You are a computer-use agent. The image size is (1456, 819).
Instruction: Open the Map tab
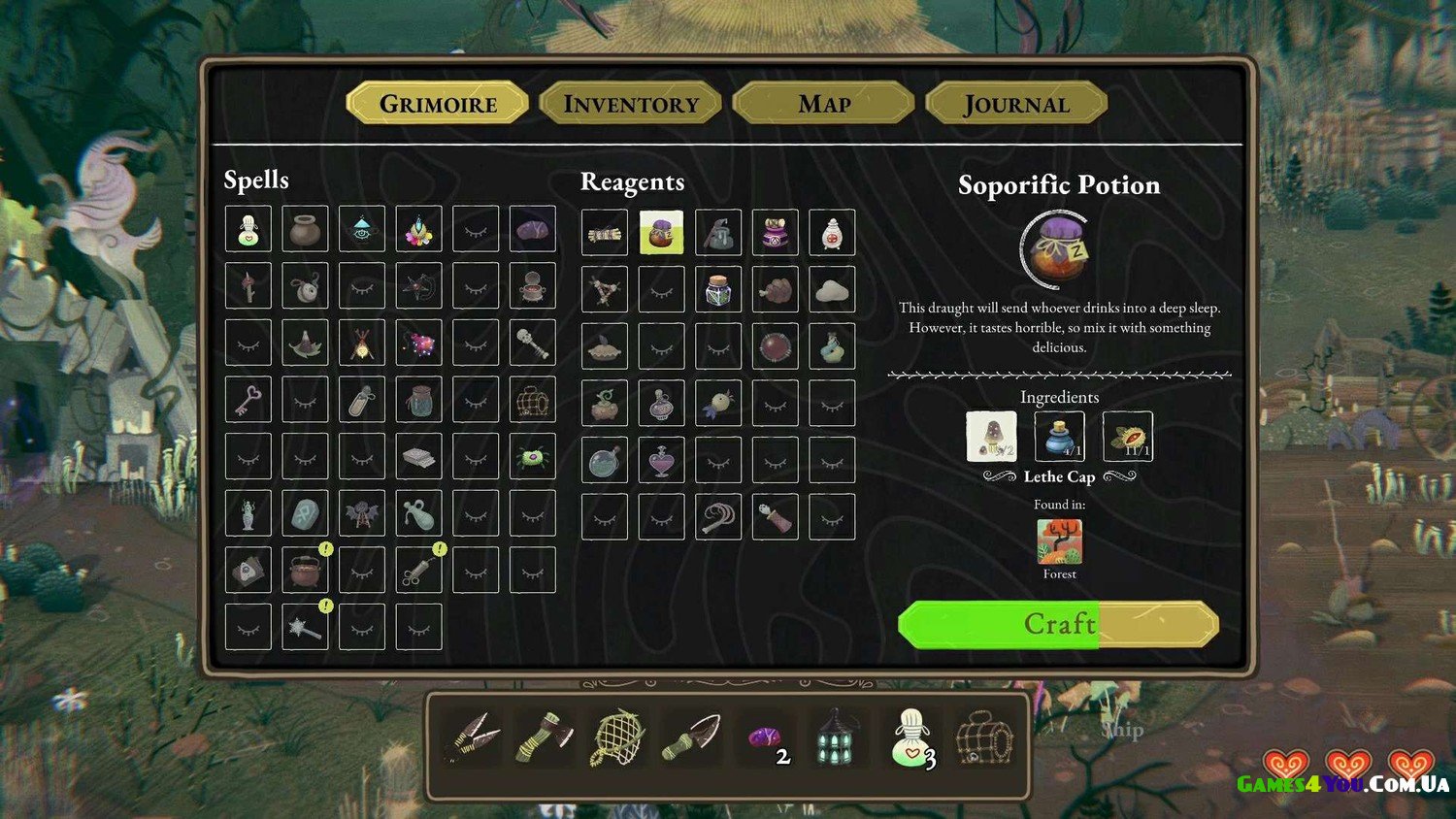(823, 104)
